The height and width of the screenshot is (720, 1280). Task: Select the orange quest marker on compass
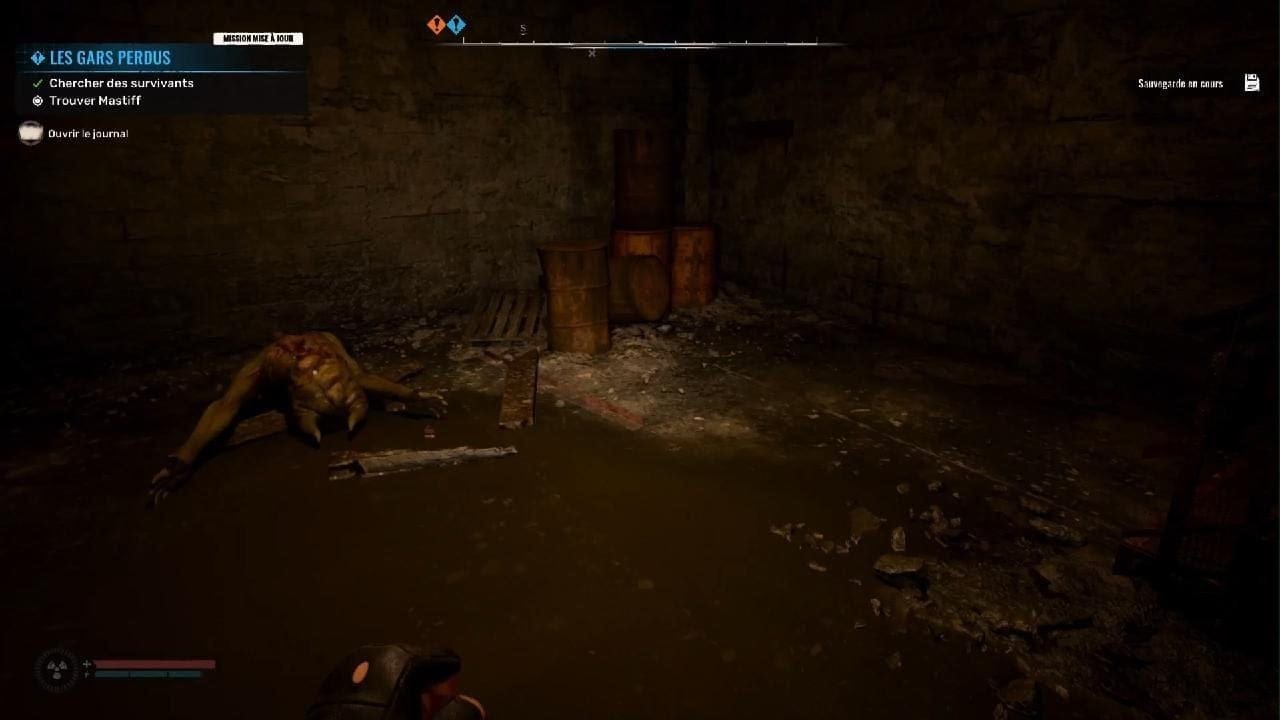click(436, 25)
